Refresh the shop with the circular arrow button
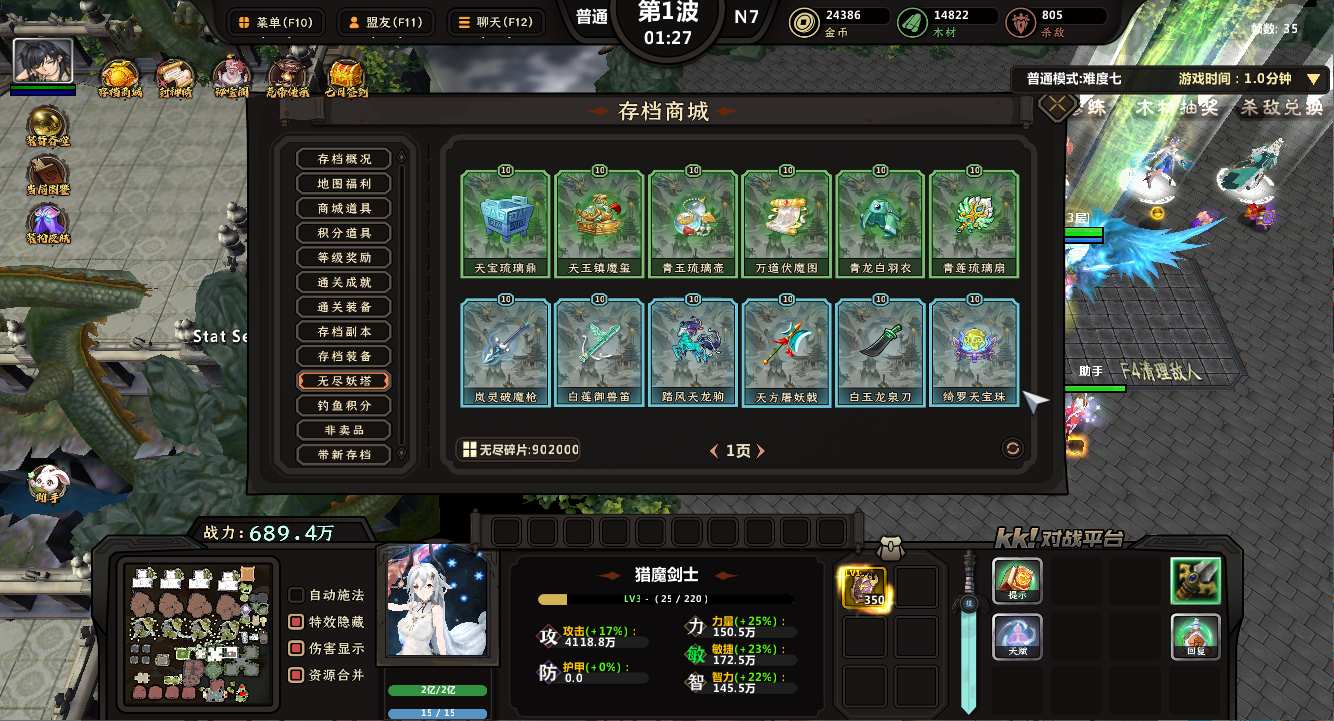 pos(1013,449)
